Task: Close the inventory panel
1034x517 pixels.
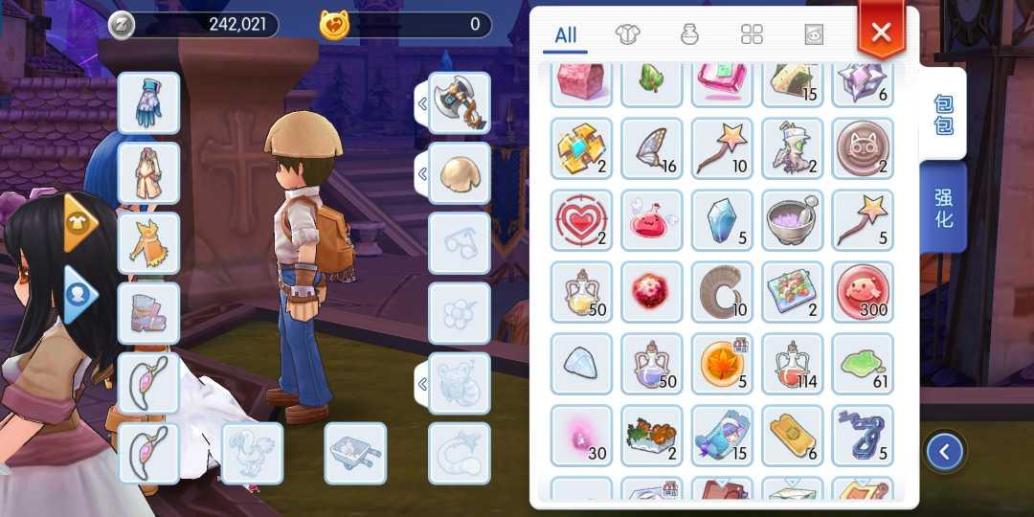Action: pyautogui.click(x=880, y=32)
